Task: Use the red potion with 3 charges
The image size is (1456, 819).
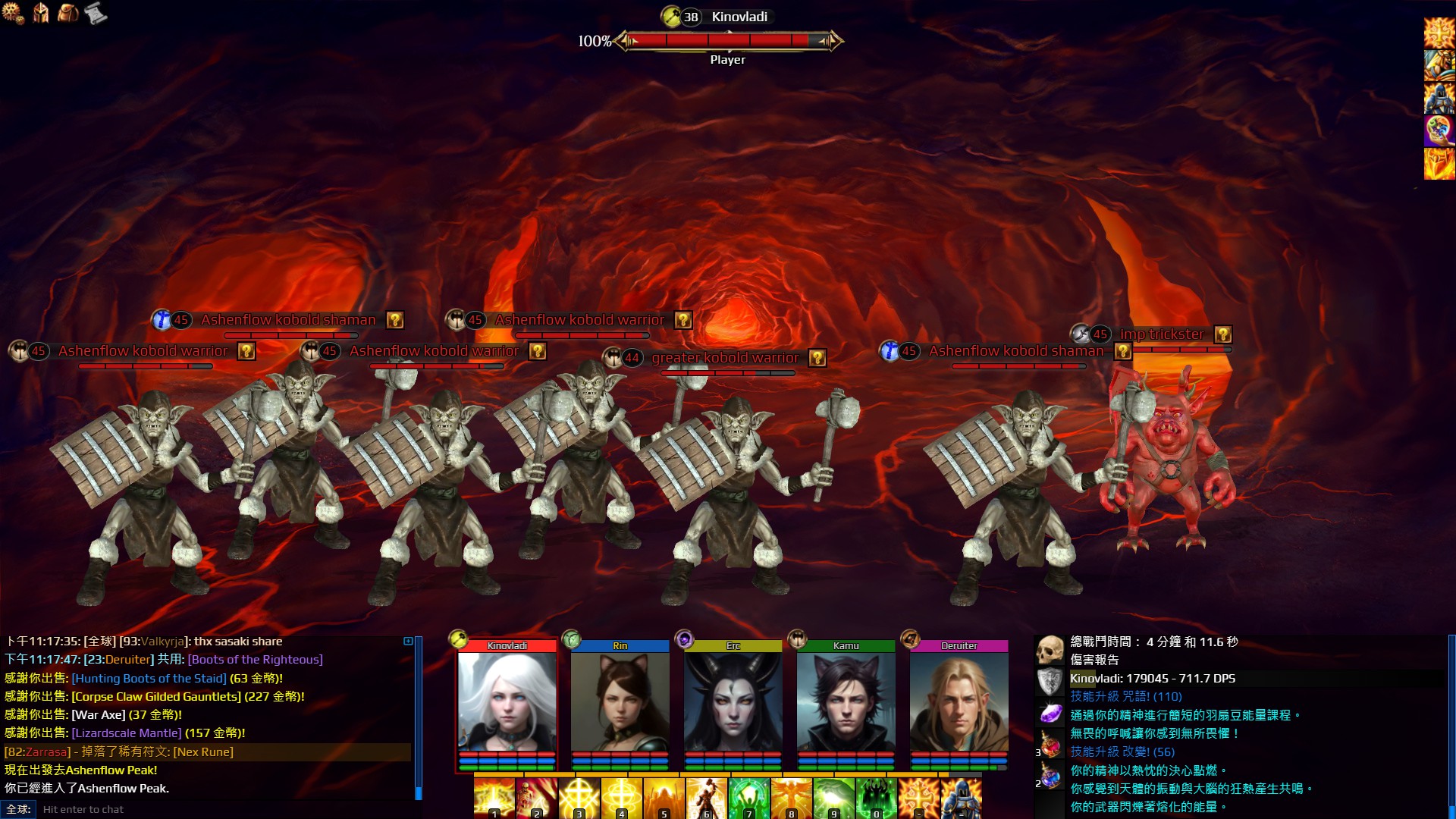Action: click(1050, 745)
